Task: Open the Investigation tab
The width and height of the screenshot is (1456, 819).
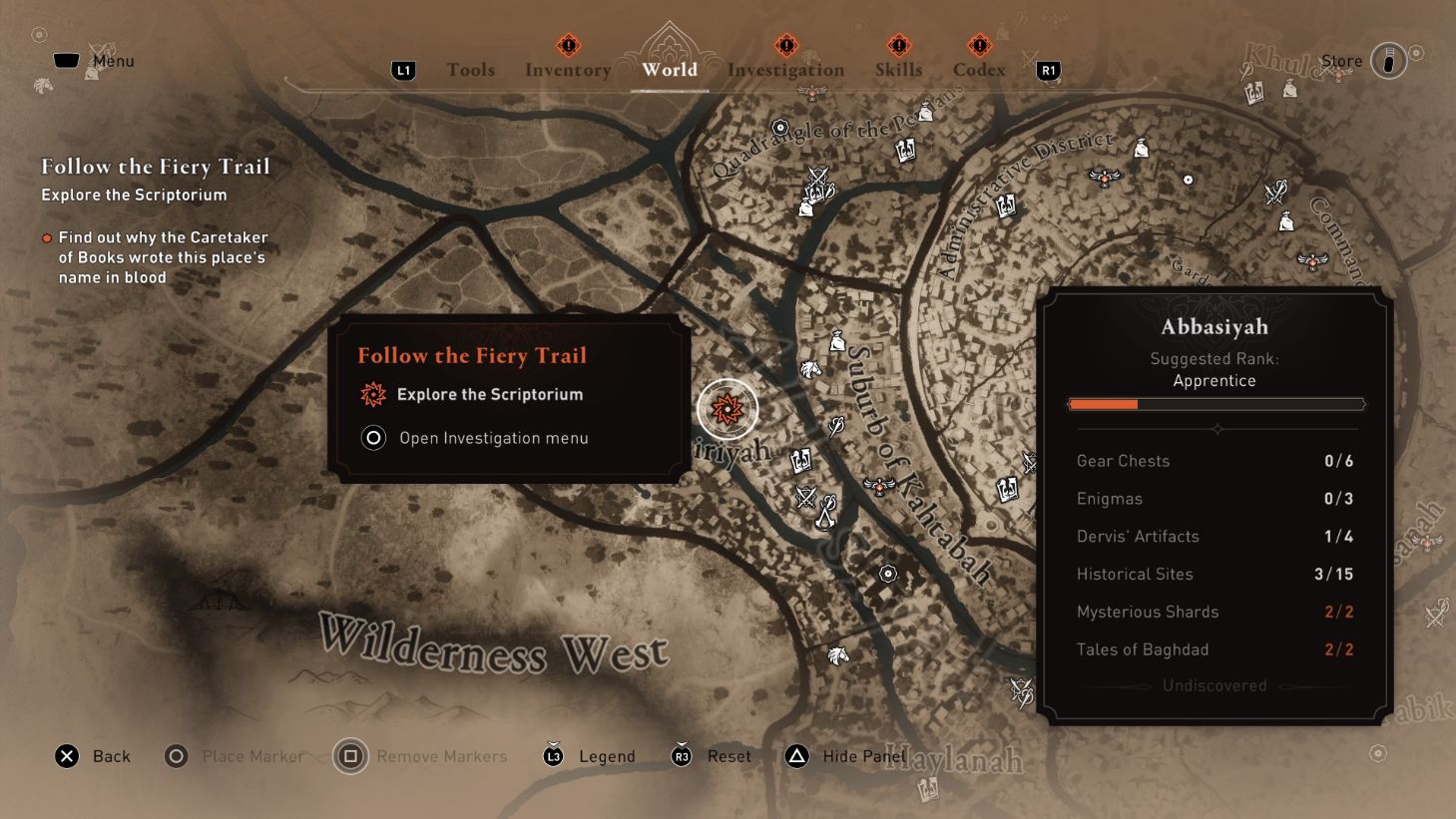Action: [787, 69]
